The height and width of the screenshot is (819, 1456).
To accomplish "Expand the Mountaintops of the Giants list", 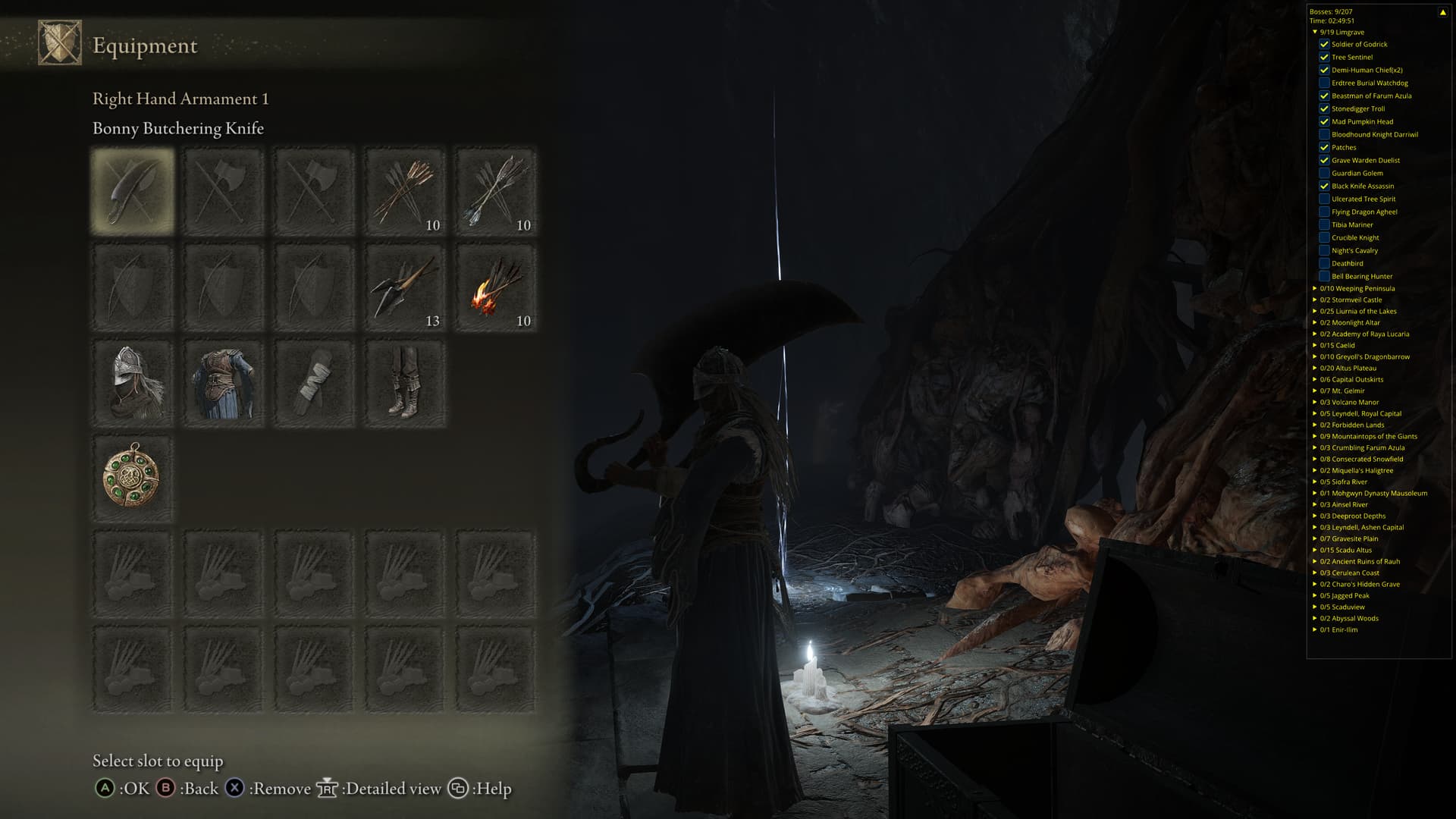I will tap(1315, 436).
